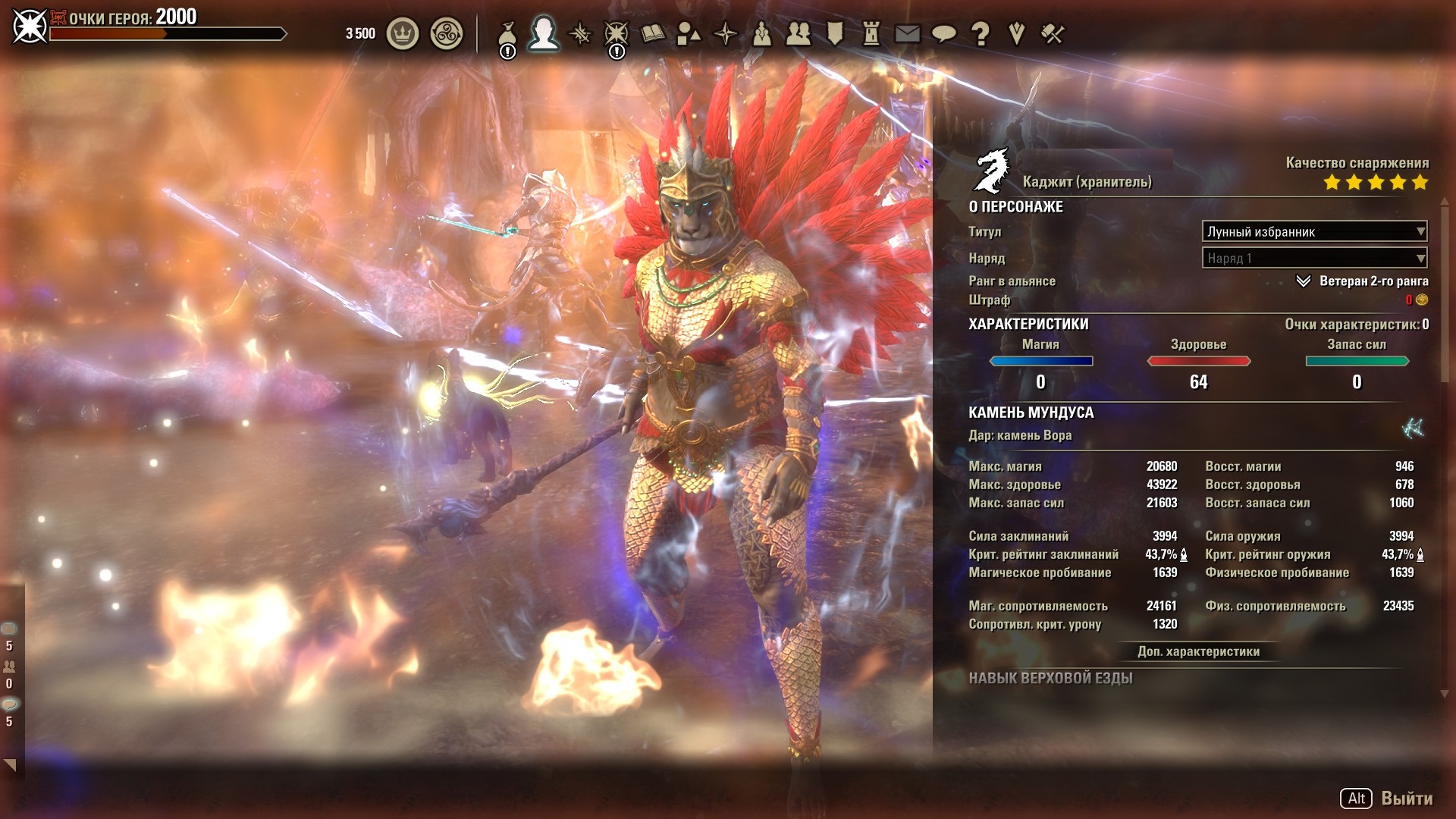Screen dimensions: 1456x819
Task: Open the mail envelope icon
Action: tap(908, 34)
